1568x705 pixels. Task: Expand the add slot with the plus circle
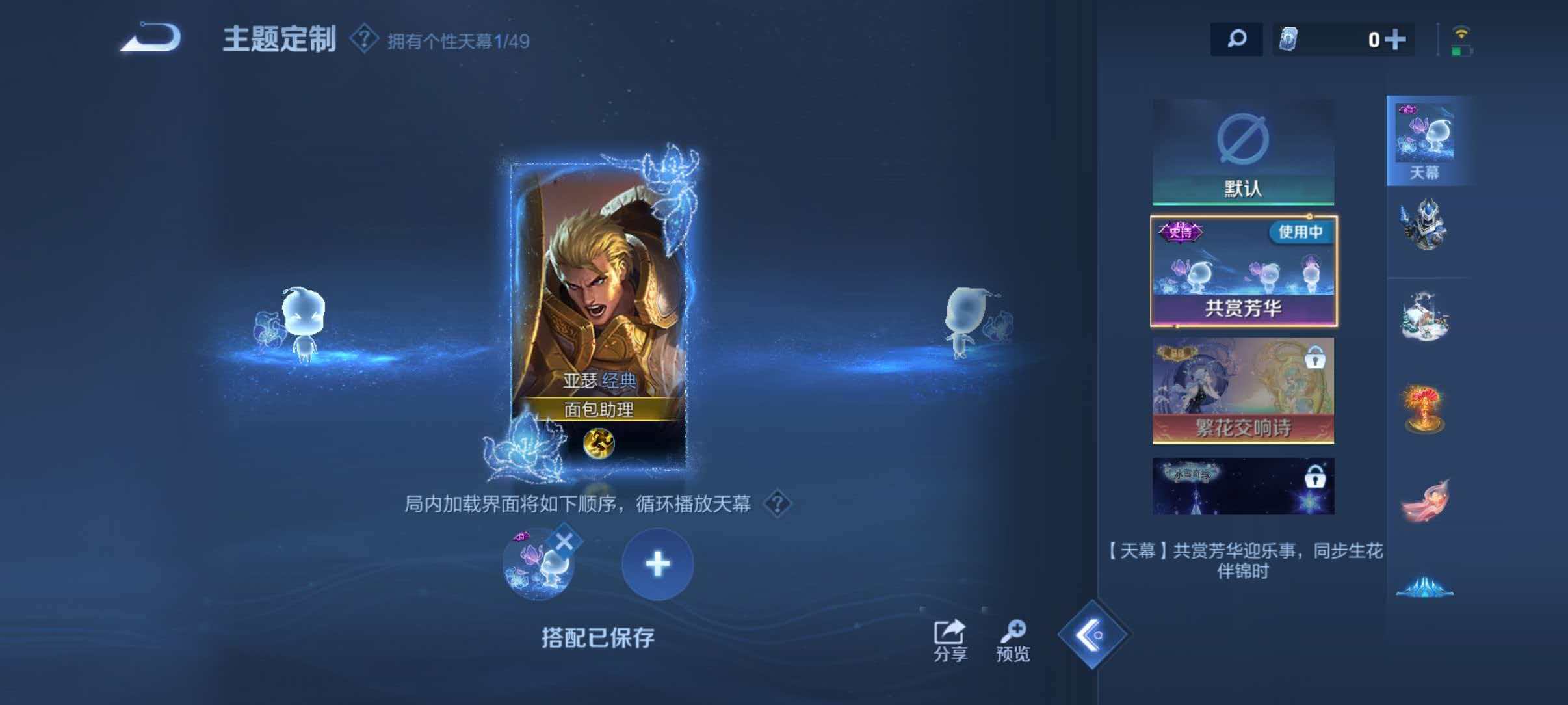tap(657, 564)
